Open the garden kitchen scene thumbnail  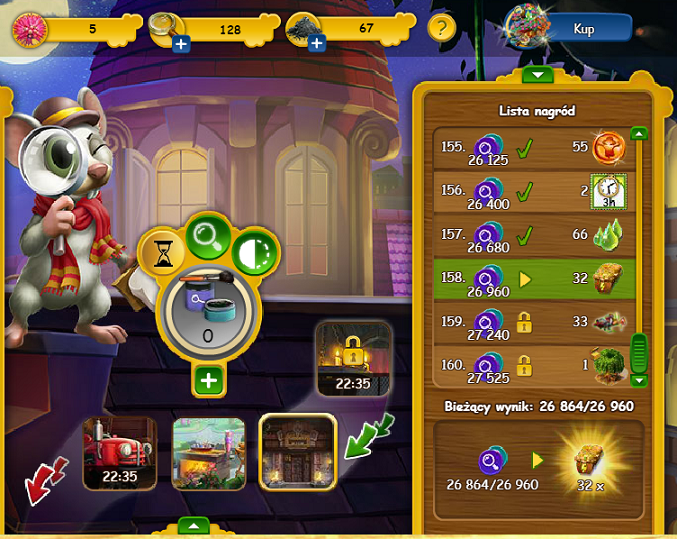(x=209, y=453)
